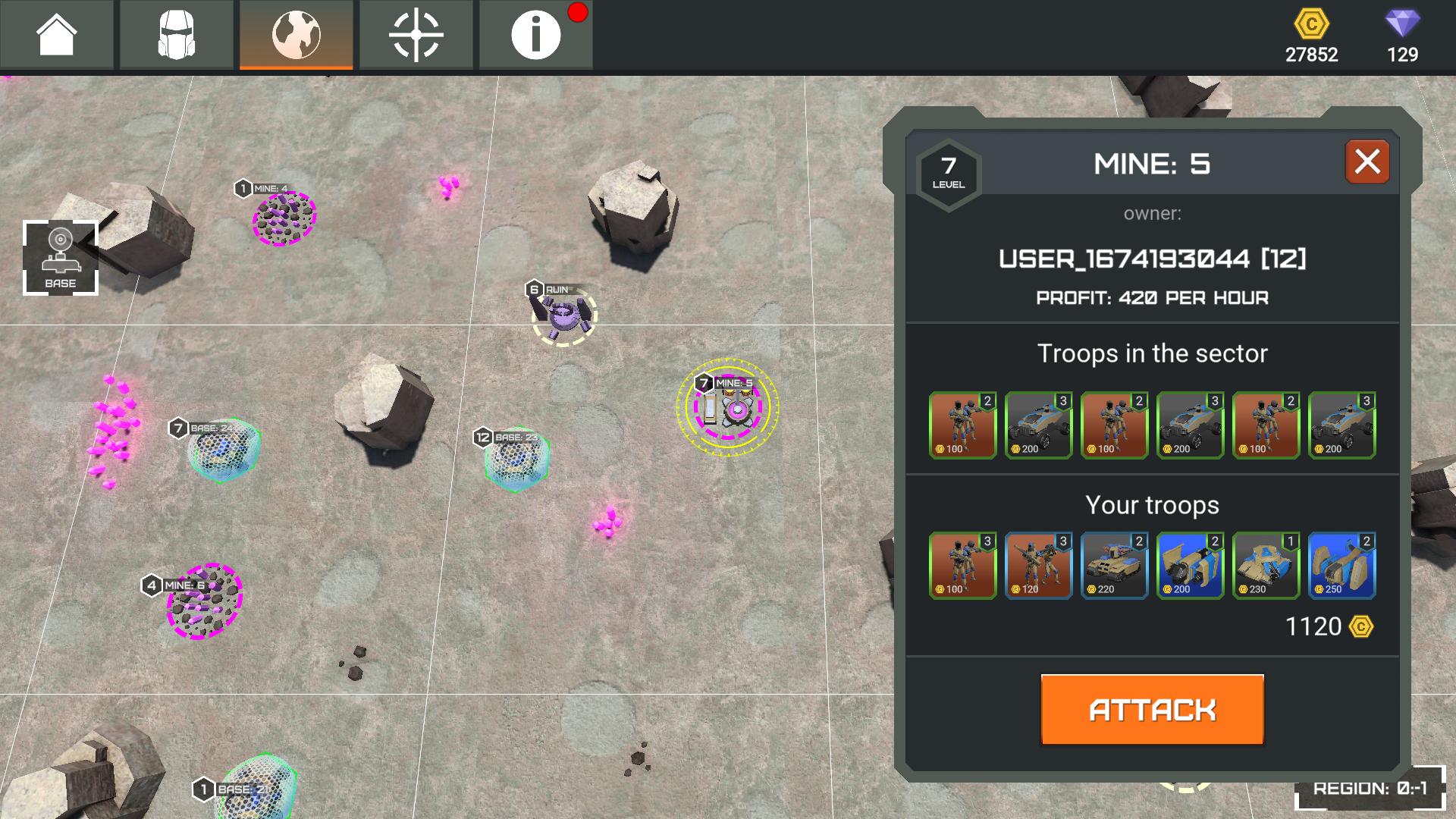Tap the gold coin balance icon

(x=1311, y=25)
